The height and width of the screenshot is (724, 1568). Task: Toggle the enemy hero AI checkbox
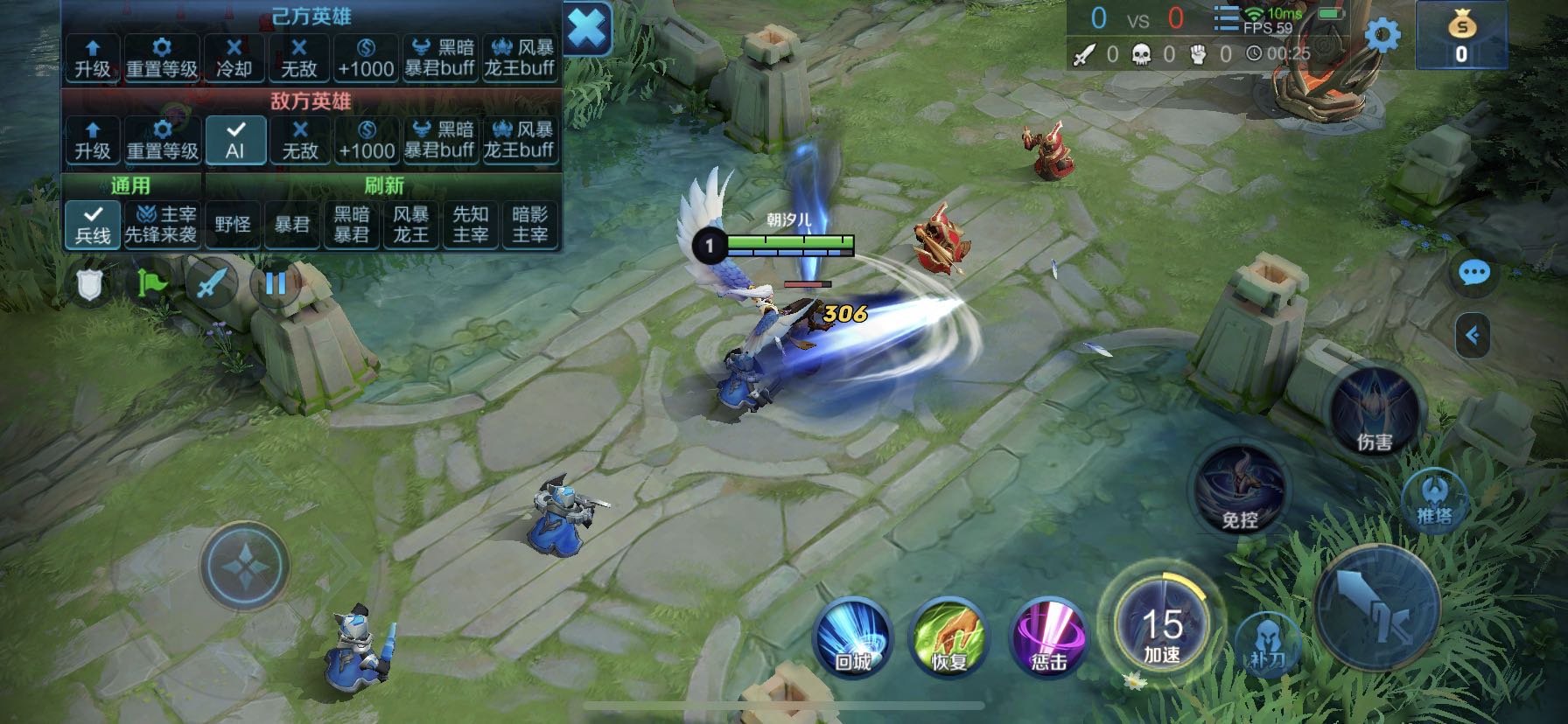click(x=235, y=140)
